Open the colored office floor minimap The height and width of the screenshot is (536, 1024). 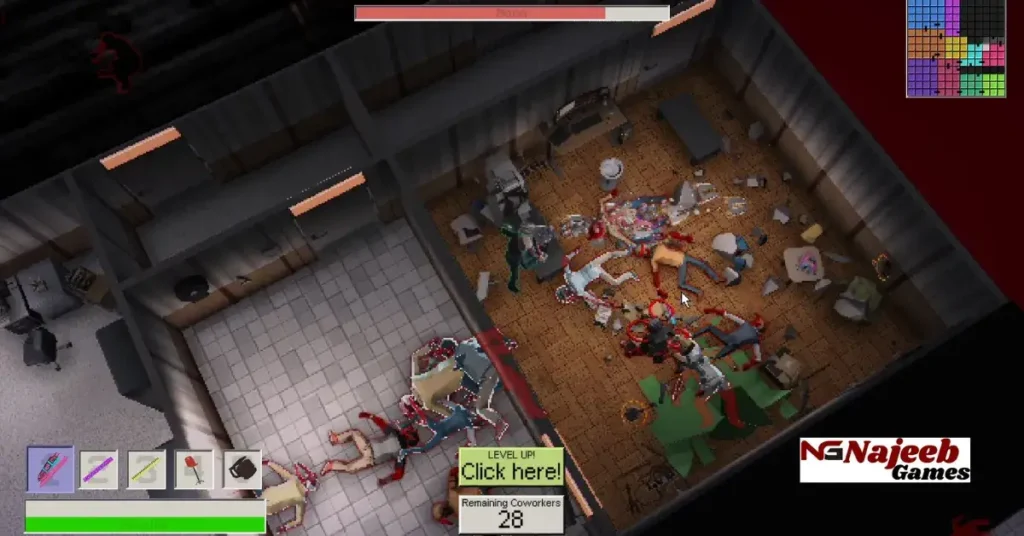coord(955,48)
